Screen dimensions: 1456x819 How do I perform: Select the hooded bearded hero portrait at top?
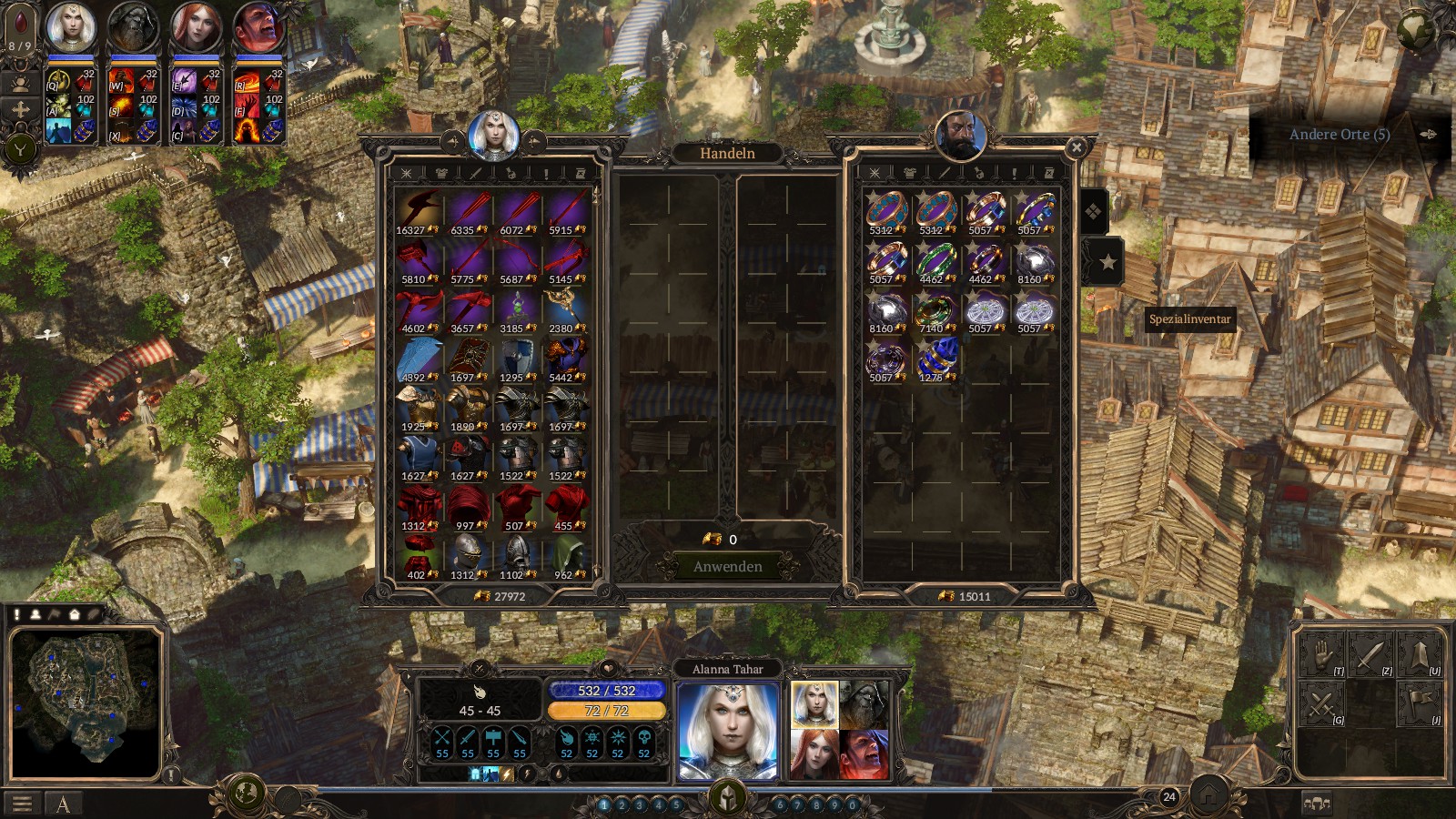click(133, 27)
